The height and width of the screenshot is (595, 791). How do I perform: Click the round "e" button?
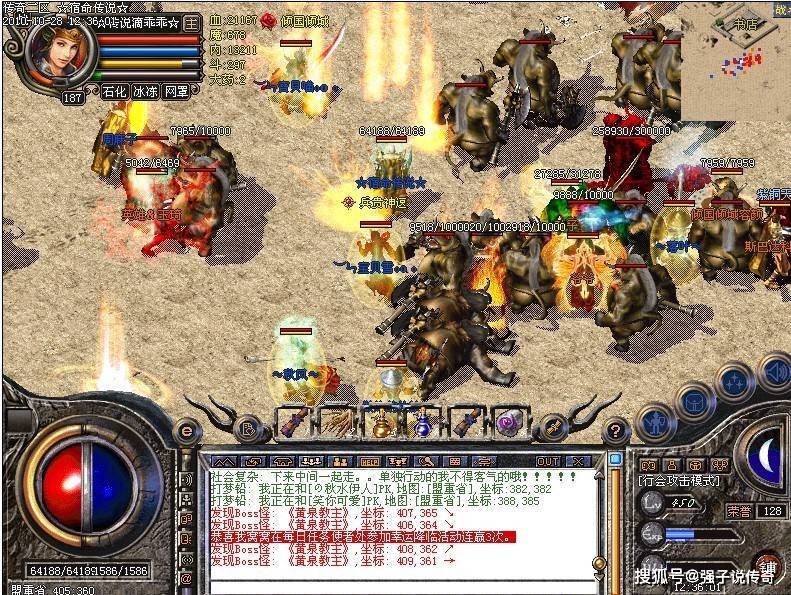[186, 430]
